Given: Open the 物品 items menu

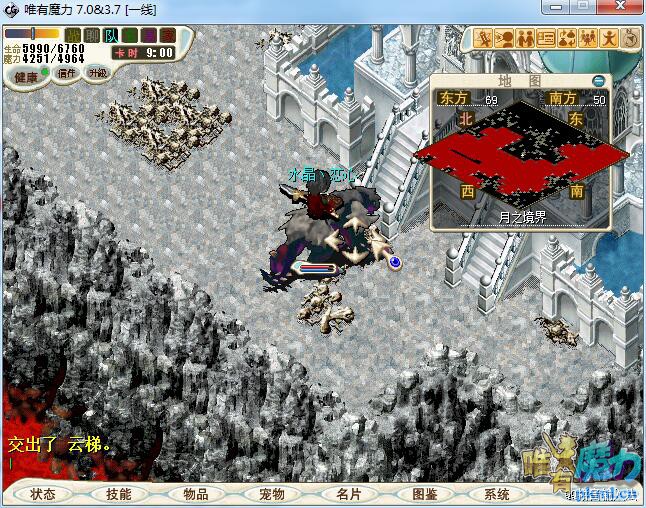Looking at the screenshot, I should click(196, 494).
